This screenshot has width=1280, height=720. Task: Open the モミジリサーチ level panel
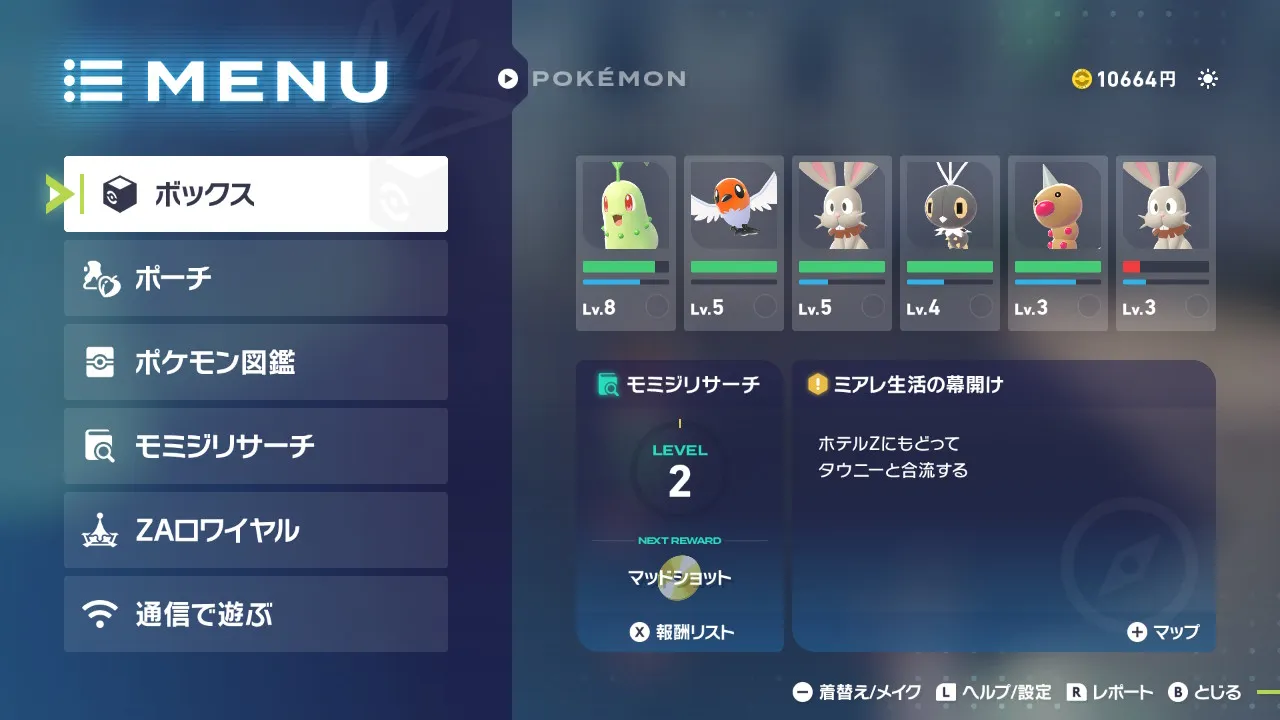[680, 480]
